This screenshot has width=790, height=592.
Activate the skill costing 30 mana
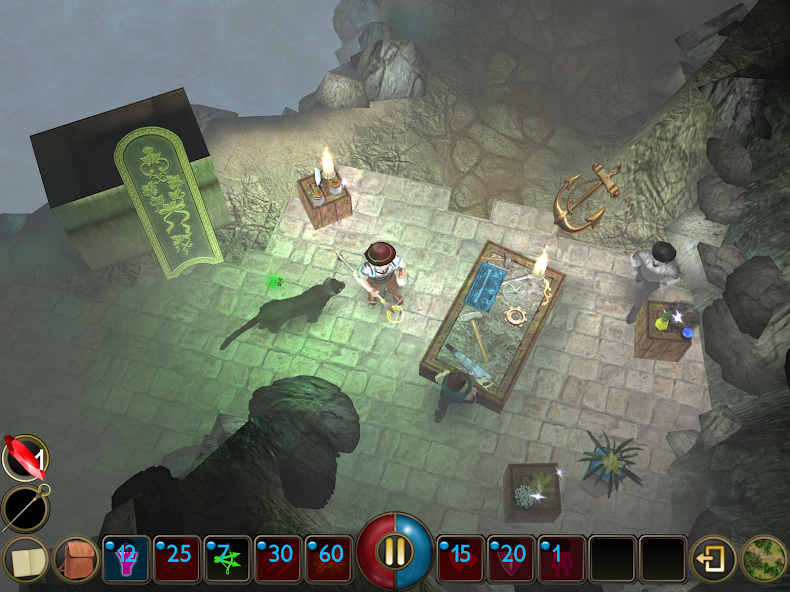point(279,559)
